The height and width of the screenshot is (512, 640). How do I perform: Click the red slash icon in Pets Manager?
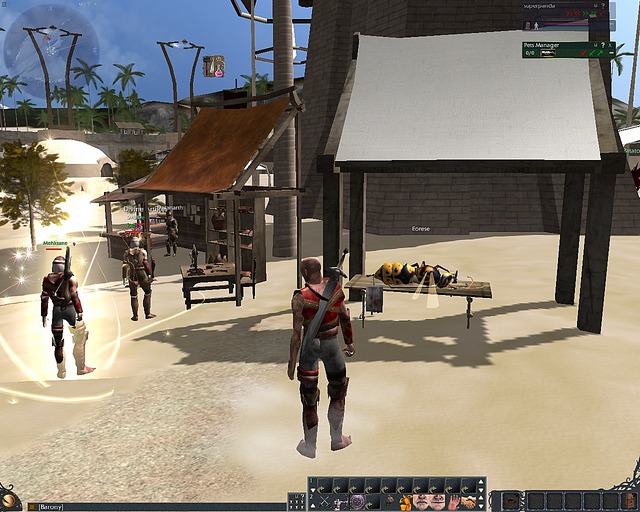point(582,53)
